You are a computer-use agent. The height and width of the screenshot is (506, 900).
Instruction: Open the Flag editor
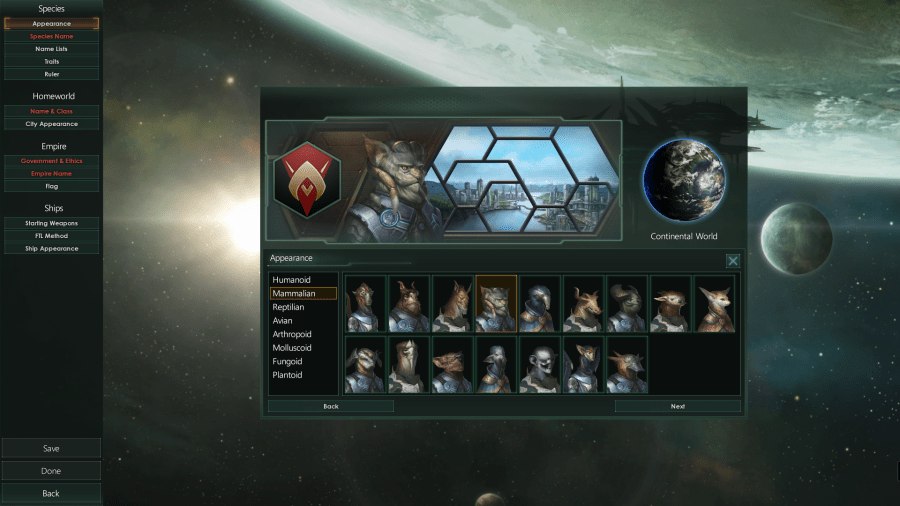click(51, 186)
